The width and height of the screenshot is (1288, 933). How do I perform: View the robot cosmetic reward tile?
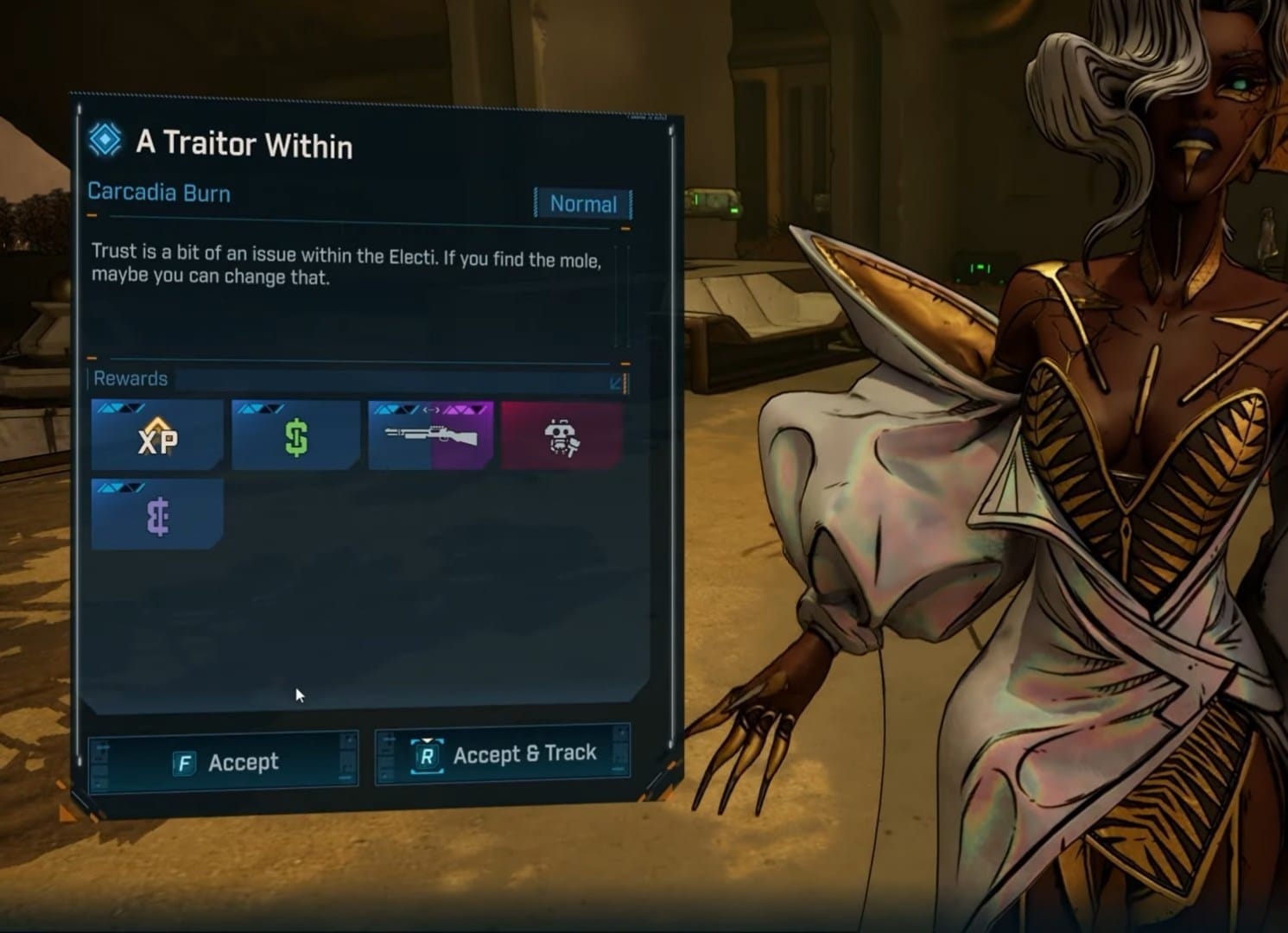[562, 436]
